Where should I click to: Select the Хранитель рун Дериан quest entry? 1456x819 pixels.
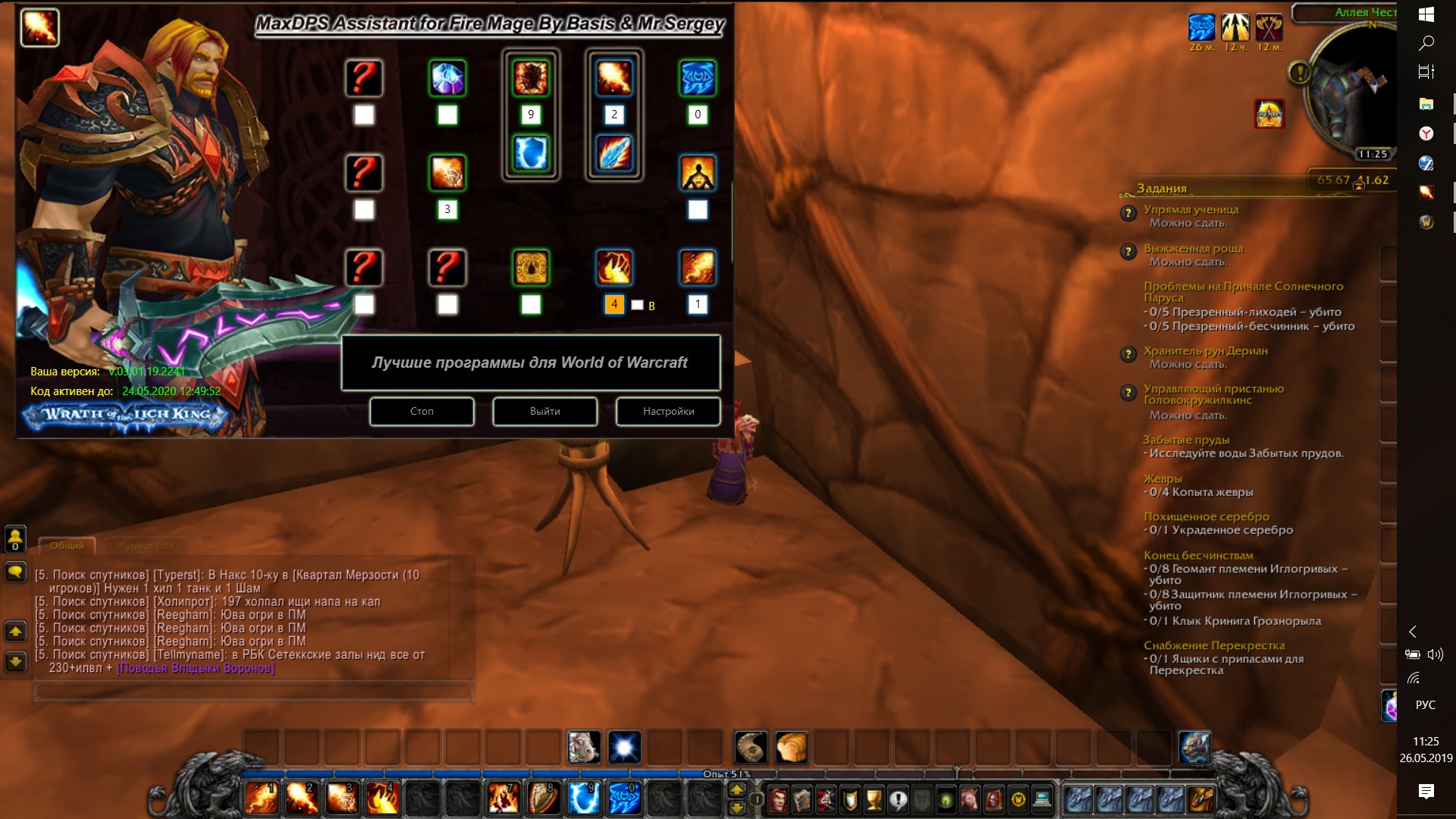coord(1205,350)
